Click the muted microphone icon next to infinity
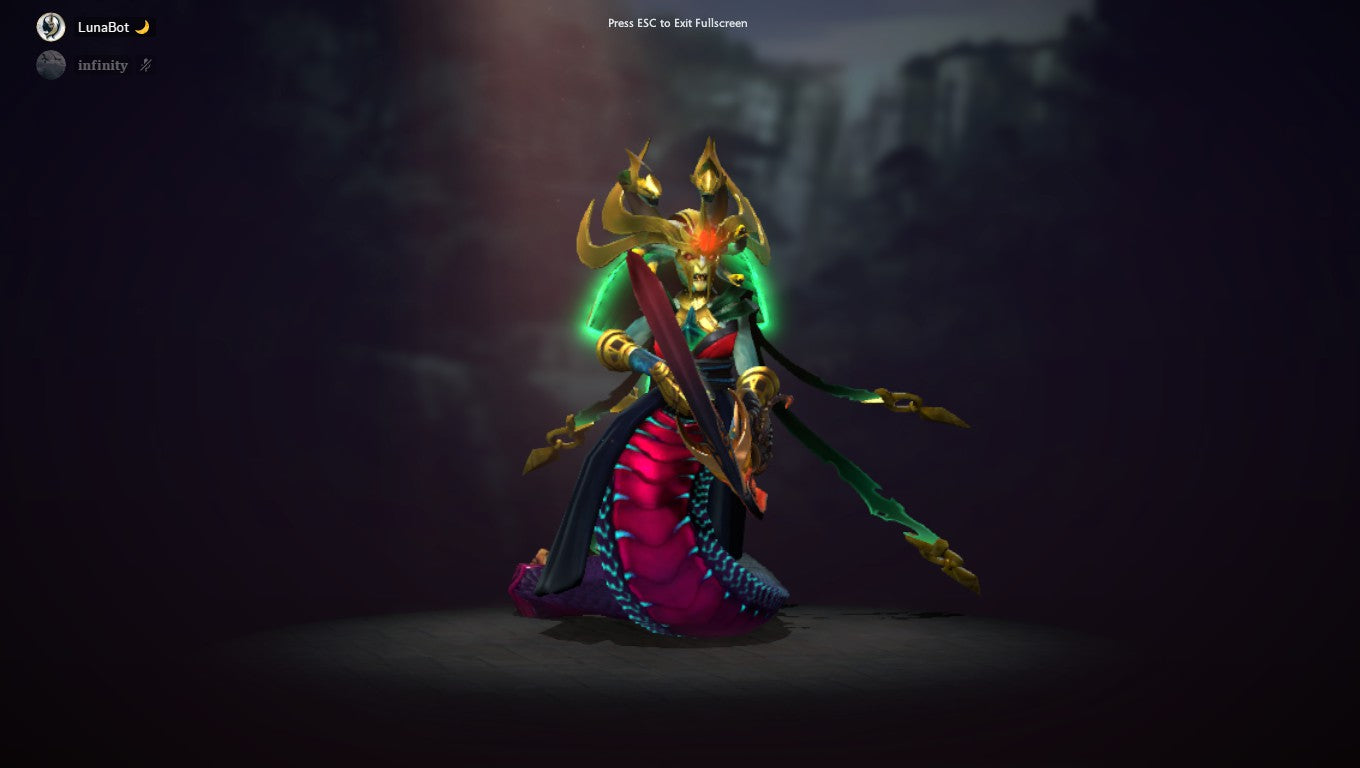This screenshot has width=1360, height=768. coord(144,64)
